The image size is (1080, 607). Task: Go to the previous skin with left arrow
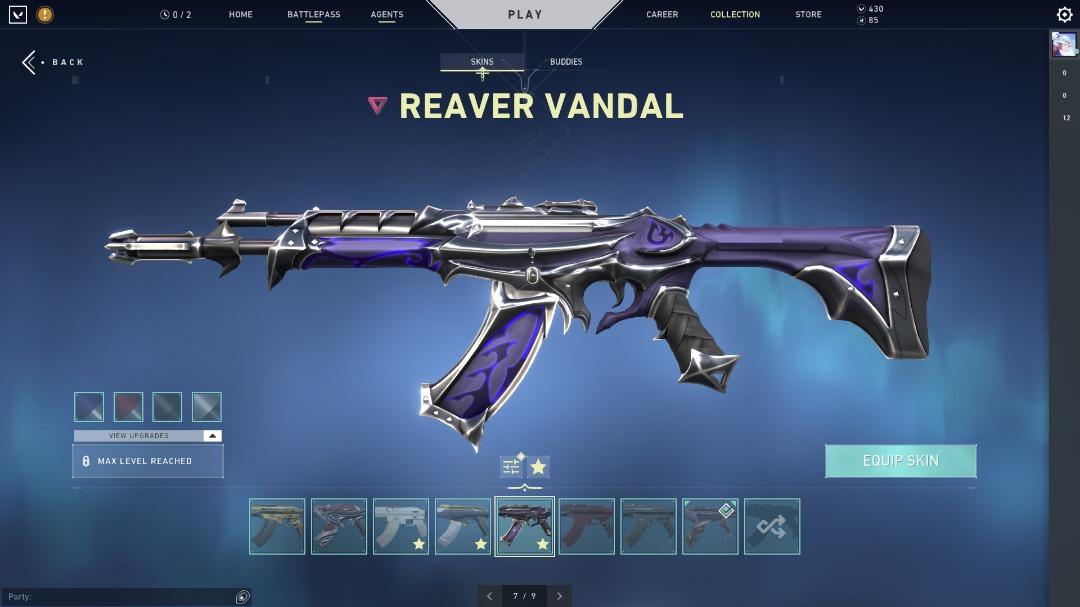[x=489, y=596]
